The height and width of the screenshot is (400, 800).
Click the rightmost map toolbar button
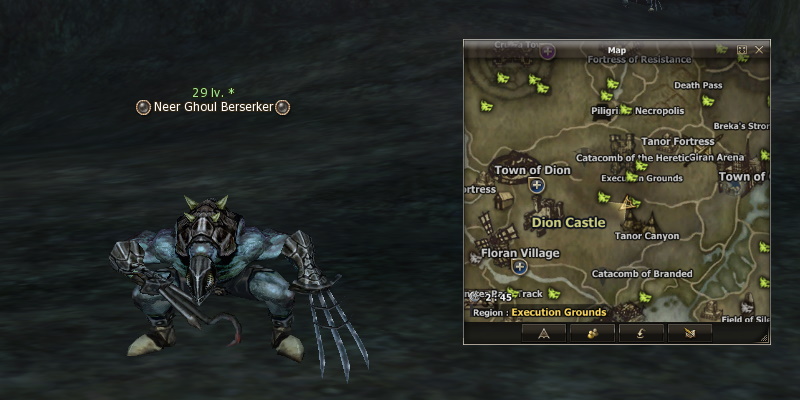click(x=689, y=333)
